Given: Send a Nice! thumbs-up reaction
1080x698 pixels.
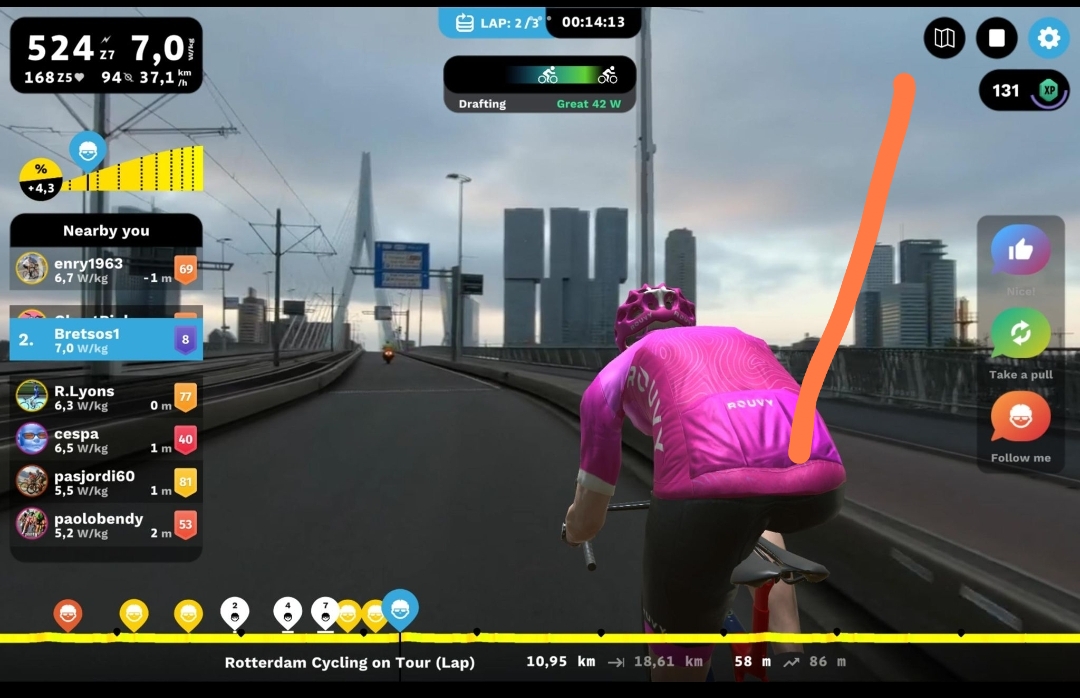Looking at the screenshot, I should 1020,251.
